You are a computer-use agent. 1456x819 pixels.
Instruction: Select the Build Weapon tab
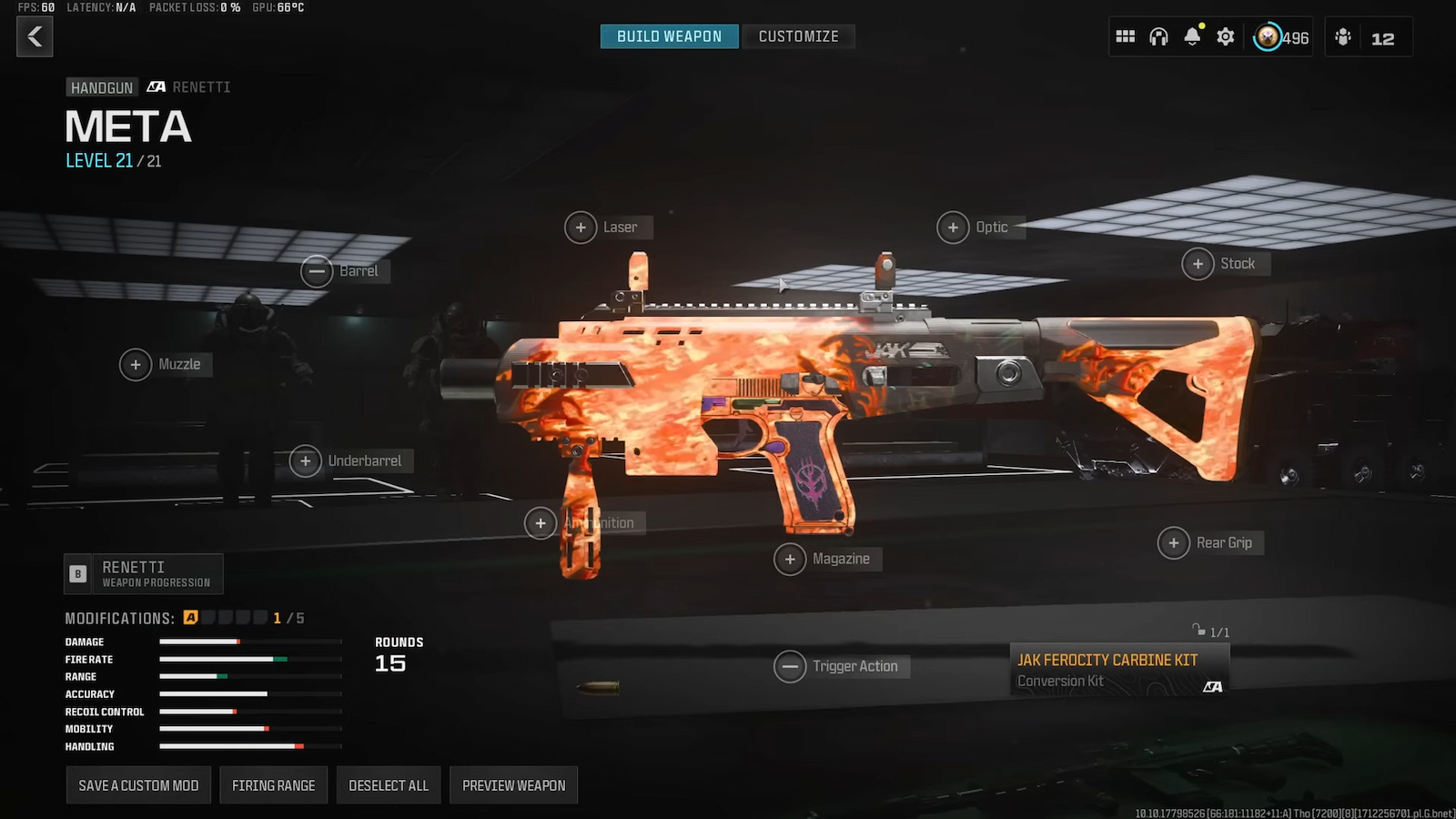[x=669, y=36]
